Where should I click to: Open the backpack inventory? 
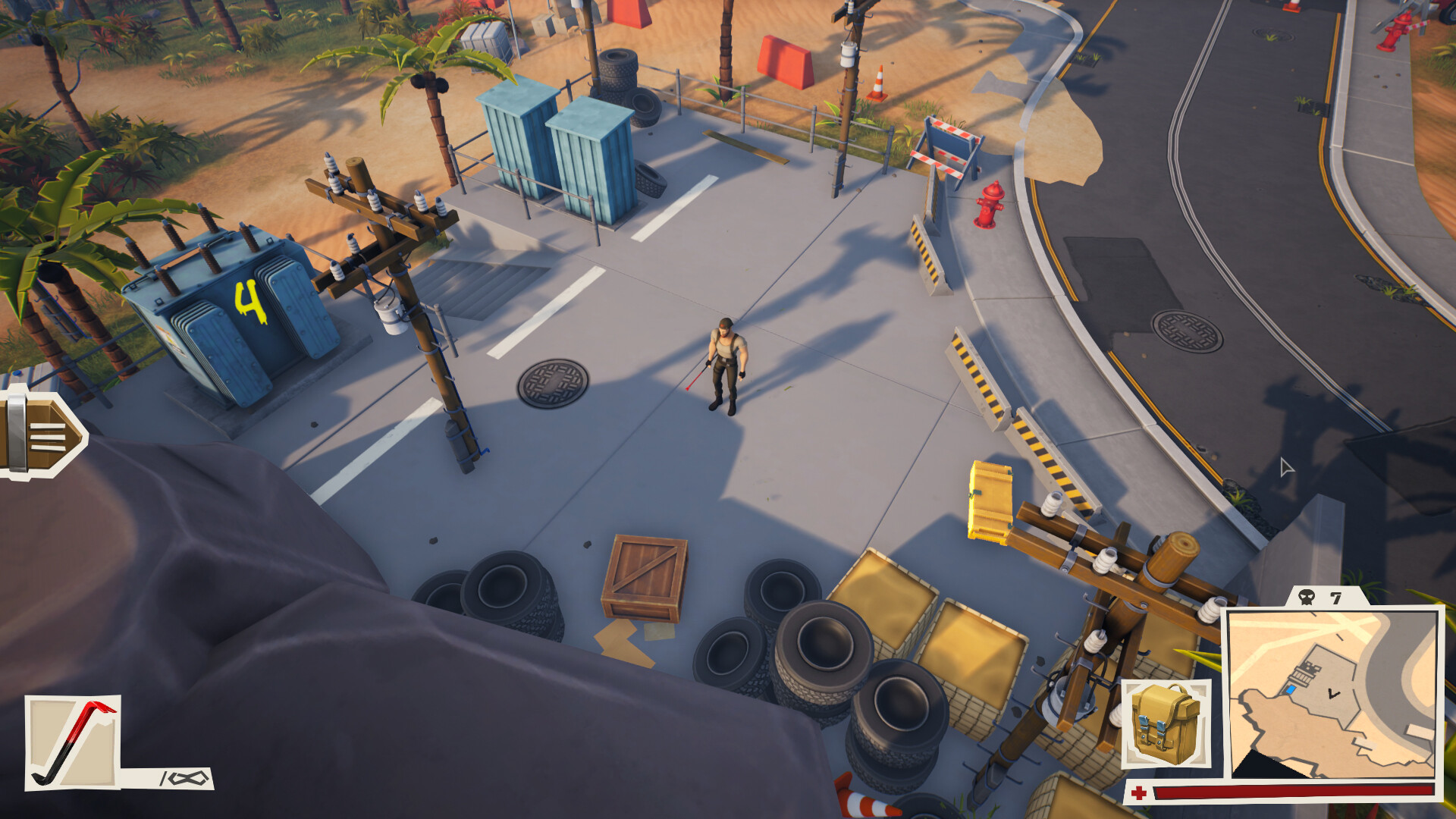[1166, 724]
